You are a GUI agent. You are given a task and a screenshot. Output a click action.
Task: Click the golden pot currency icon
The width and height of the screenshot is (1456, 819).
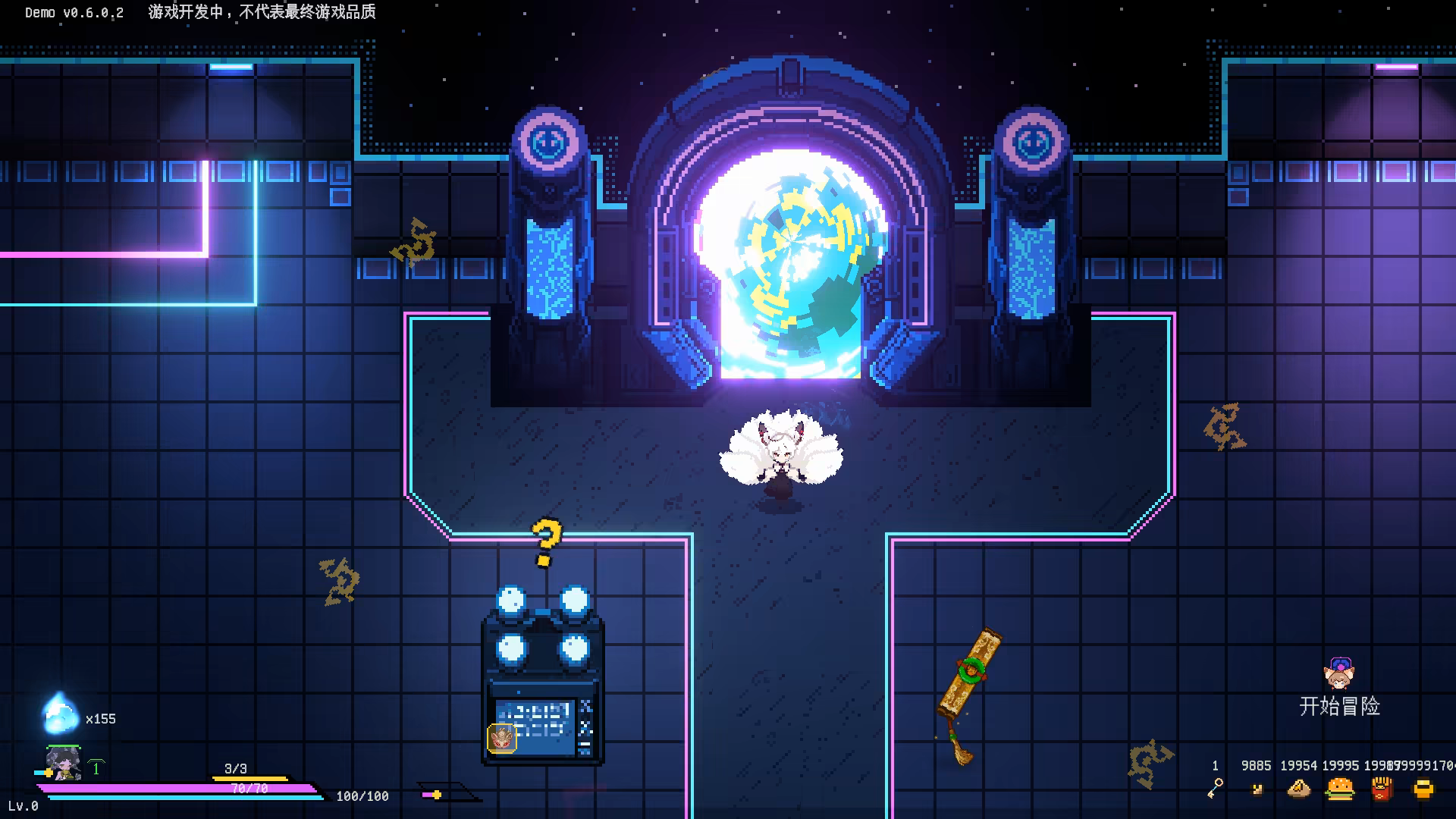coord(1423,789)
